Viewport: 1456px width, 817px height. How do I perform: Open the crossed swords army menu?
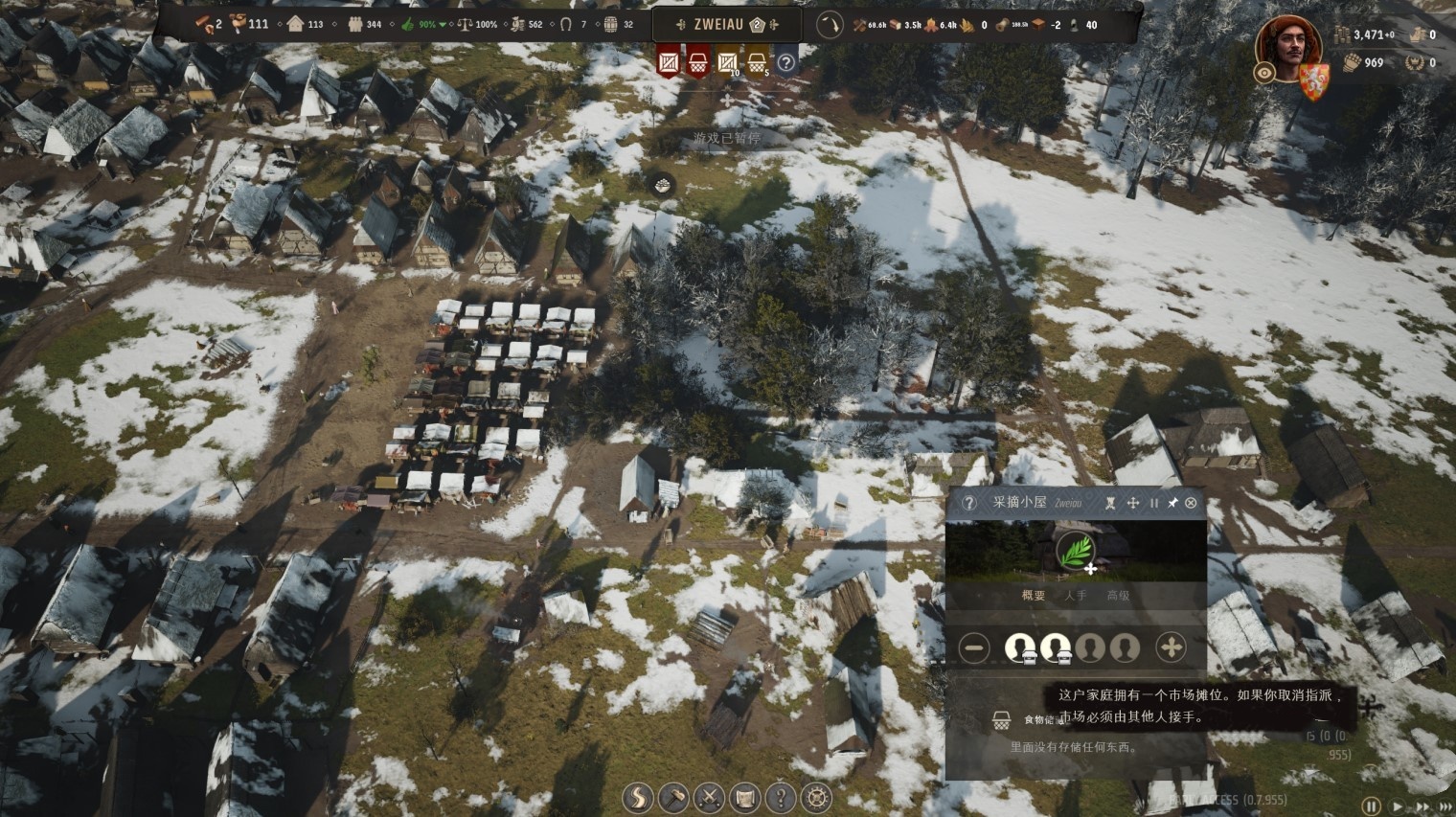tap(709, 797)
